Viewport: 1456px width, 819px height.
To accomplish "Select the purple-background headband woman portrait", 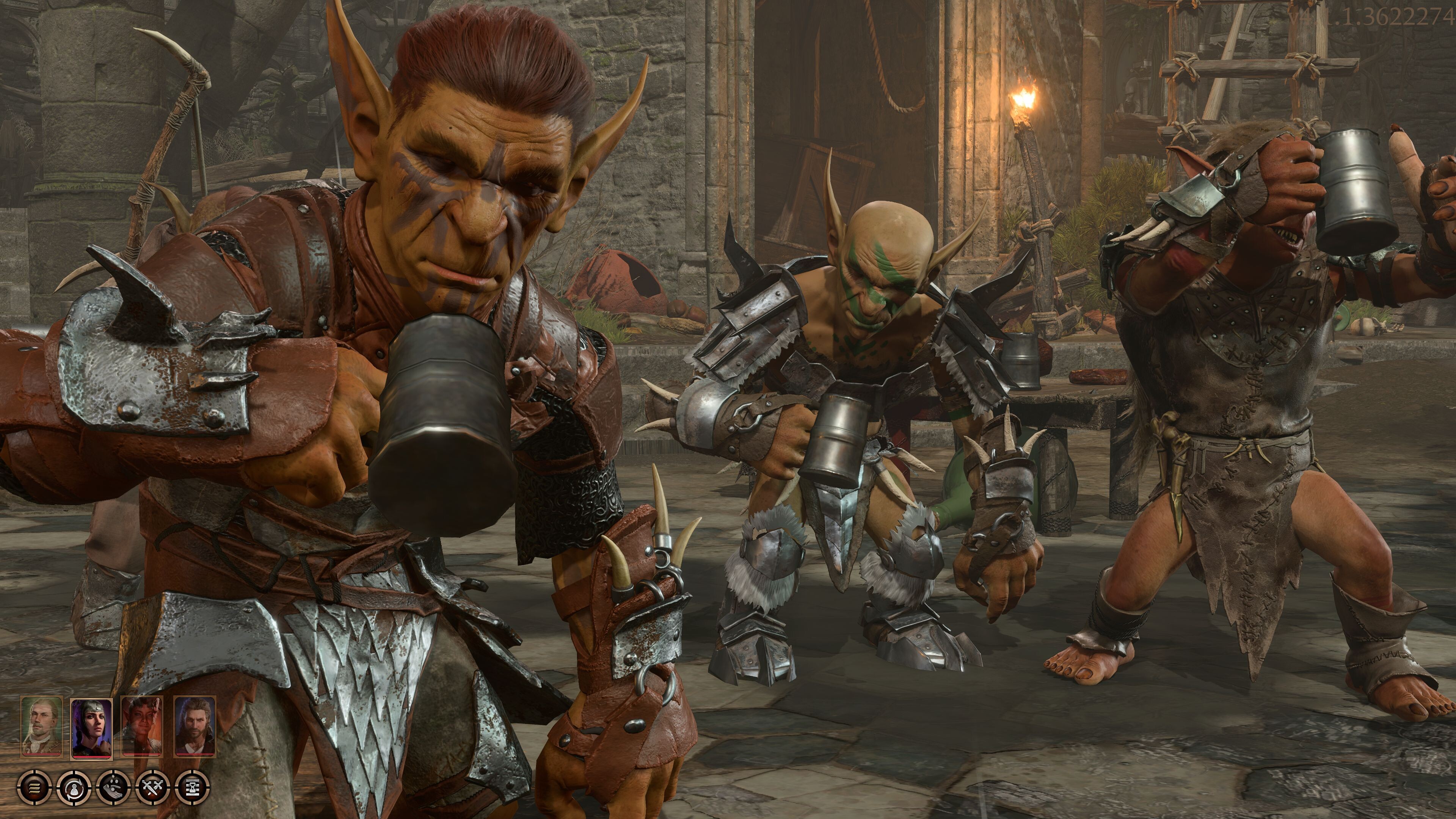I will coord(91,726).
